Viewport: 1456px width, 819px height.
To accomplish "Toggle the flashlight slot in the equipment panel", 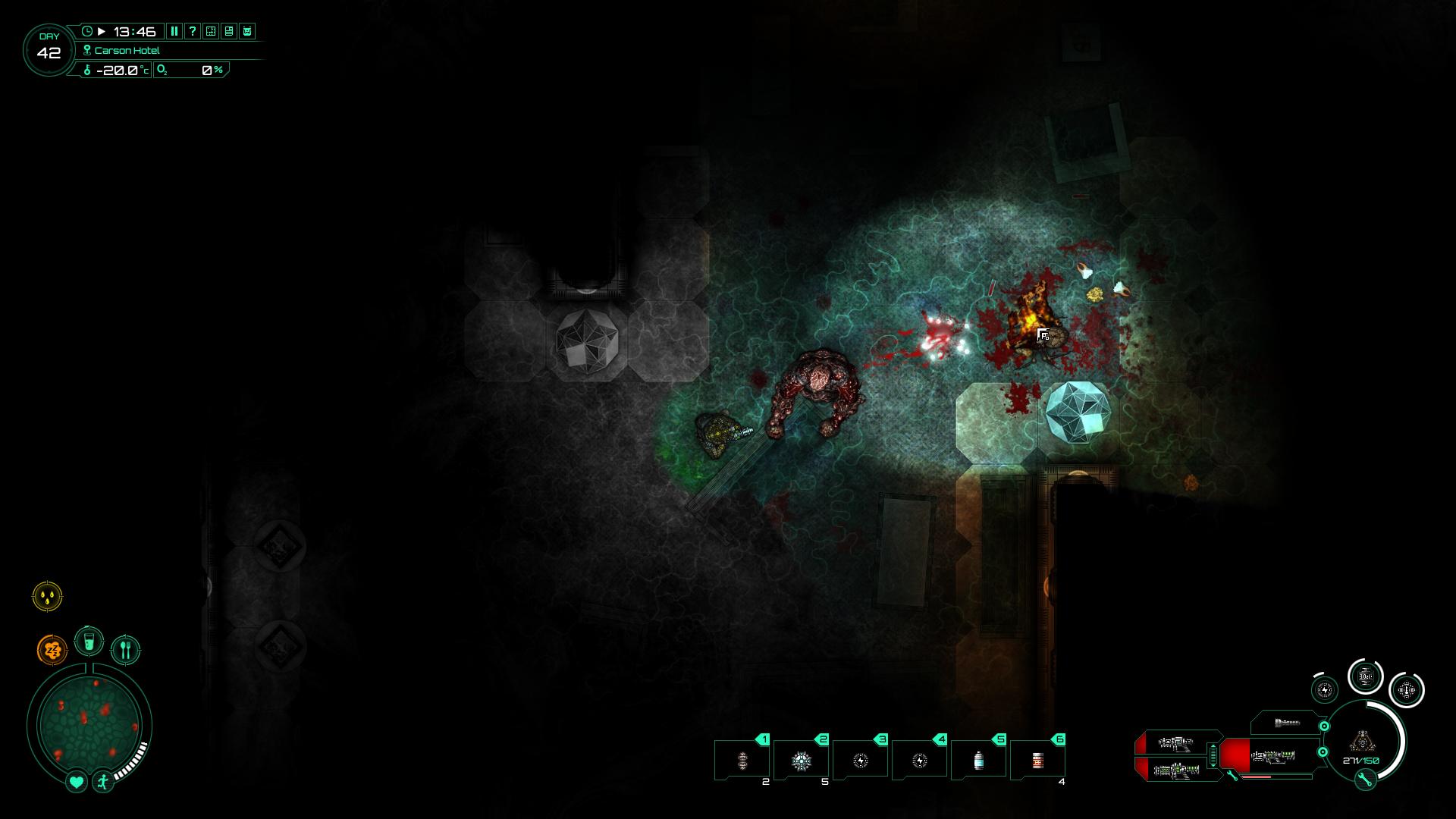I will (x=1288, y=723).
